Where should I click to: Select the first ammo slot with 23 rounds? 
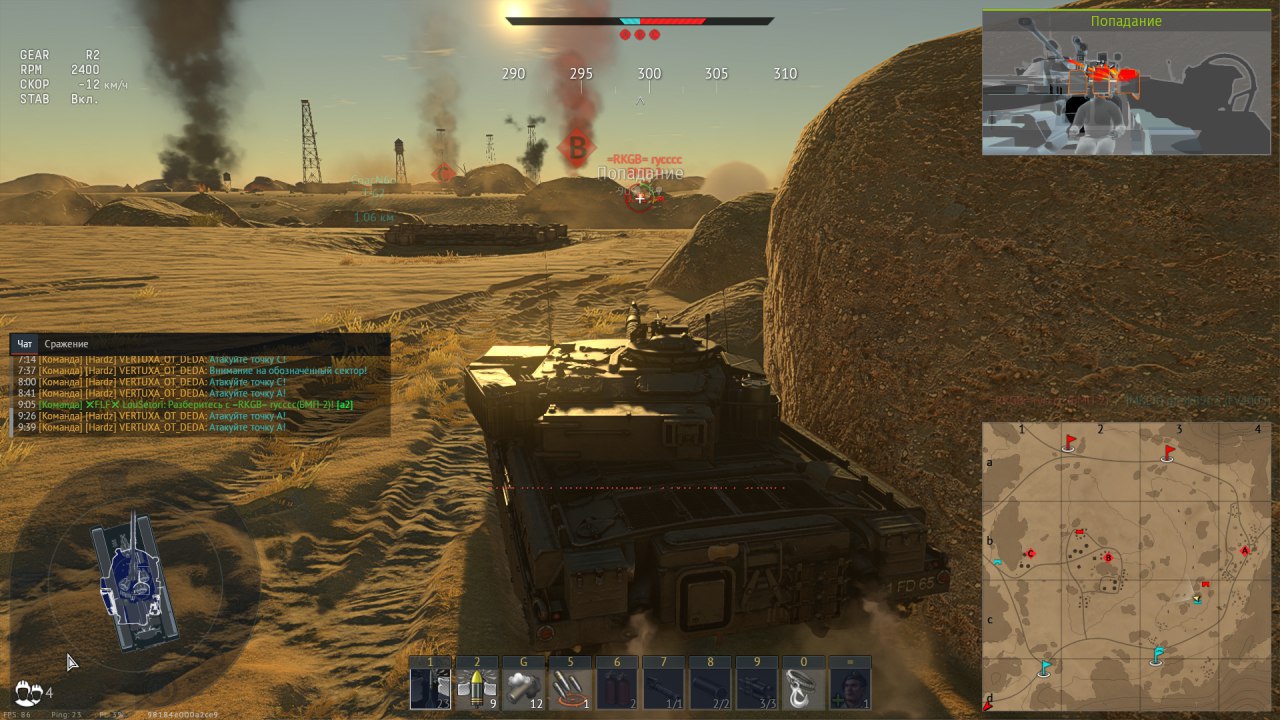click(x=431, y=688)
